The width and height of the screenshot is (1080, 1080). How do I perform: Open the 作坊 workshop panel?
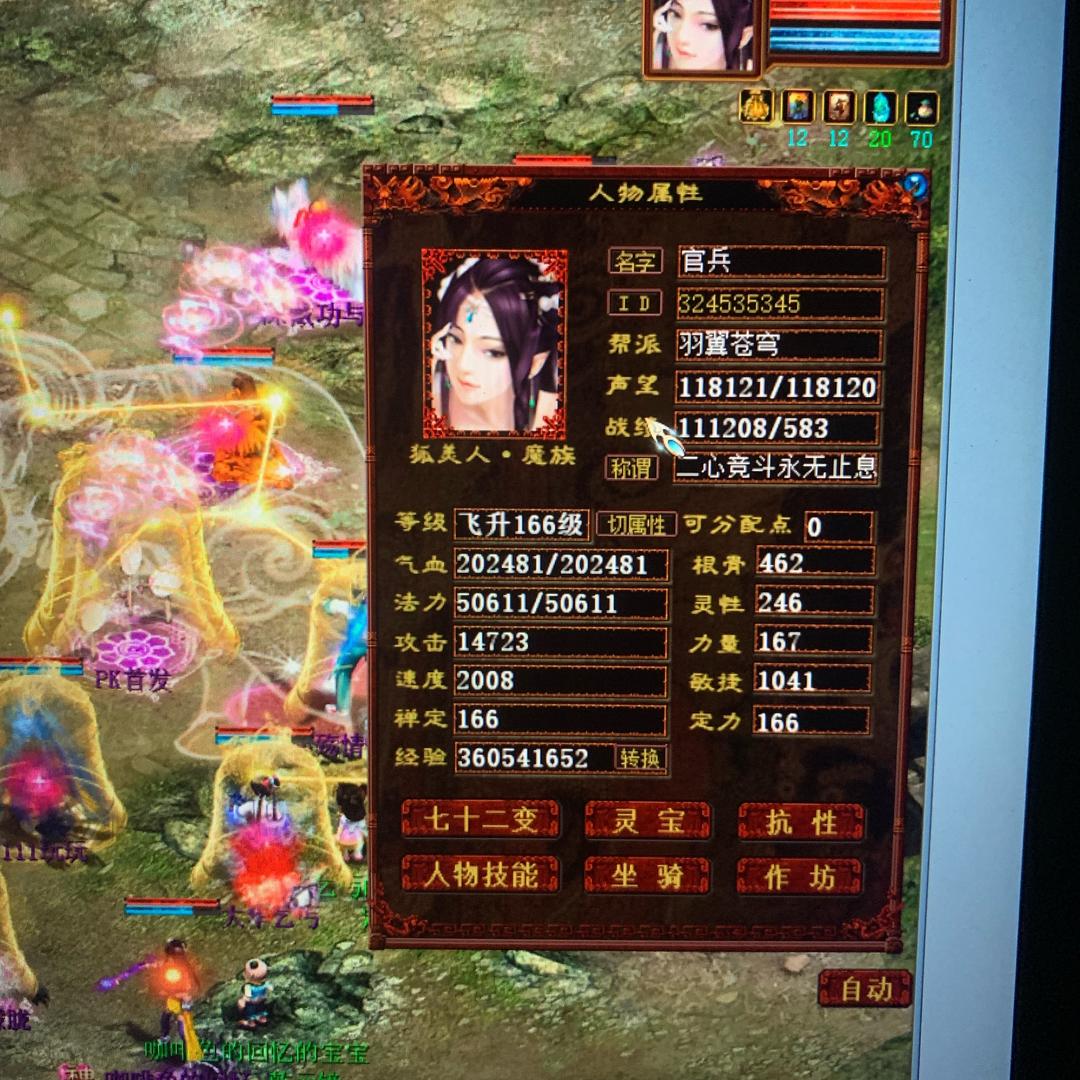coord(800,877)
